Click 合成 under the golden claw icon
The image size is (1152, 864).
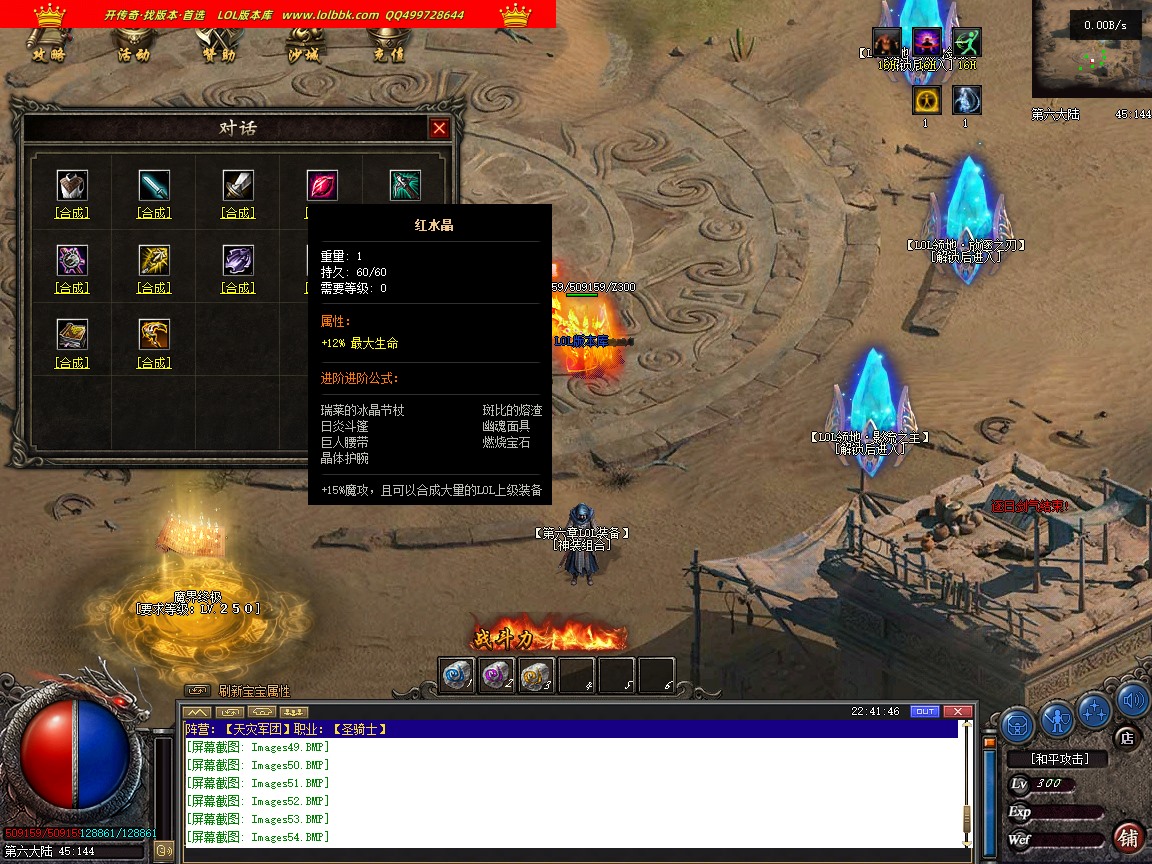pyautogui.click(x=154, y=363)
